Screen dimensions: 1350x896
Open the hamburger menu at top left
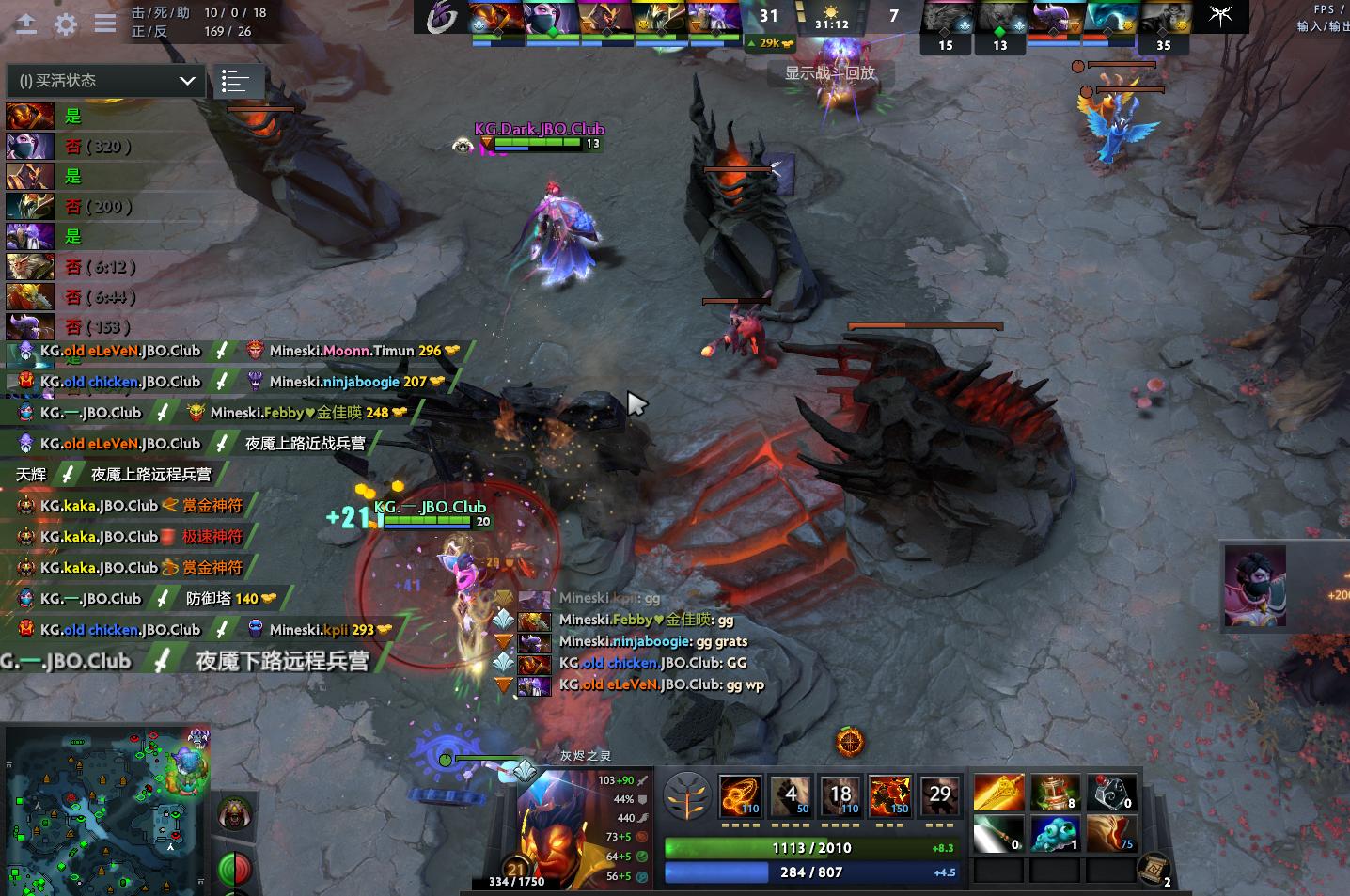click(x=104, y=24)
